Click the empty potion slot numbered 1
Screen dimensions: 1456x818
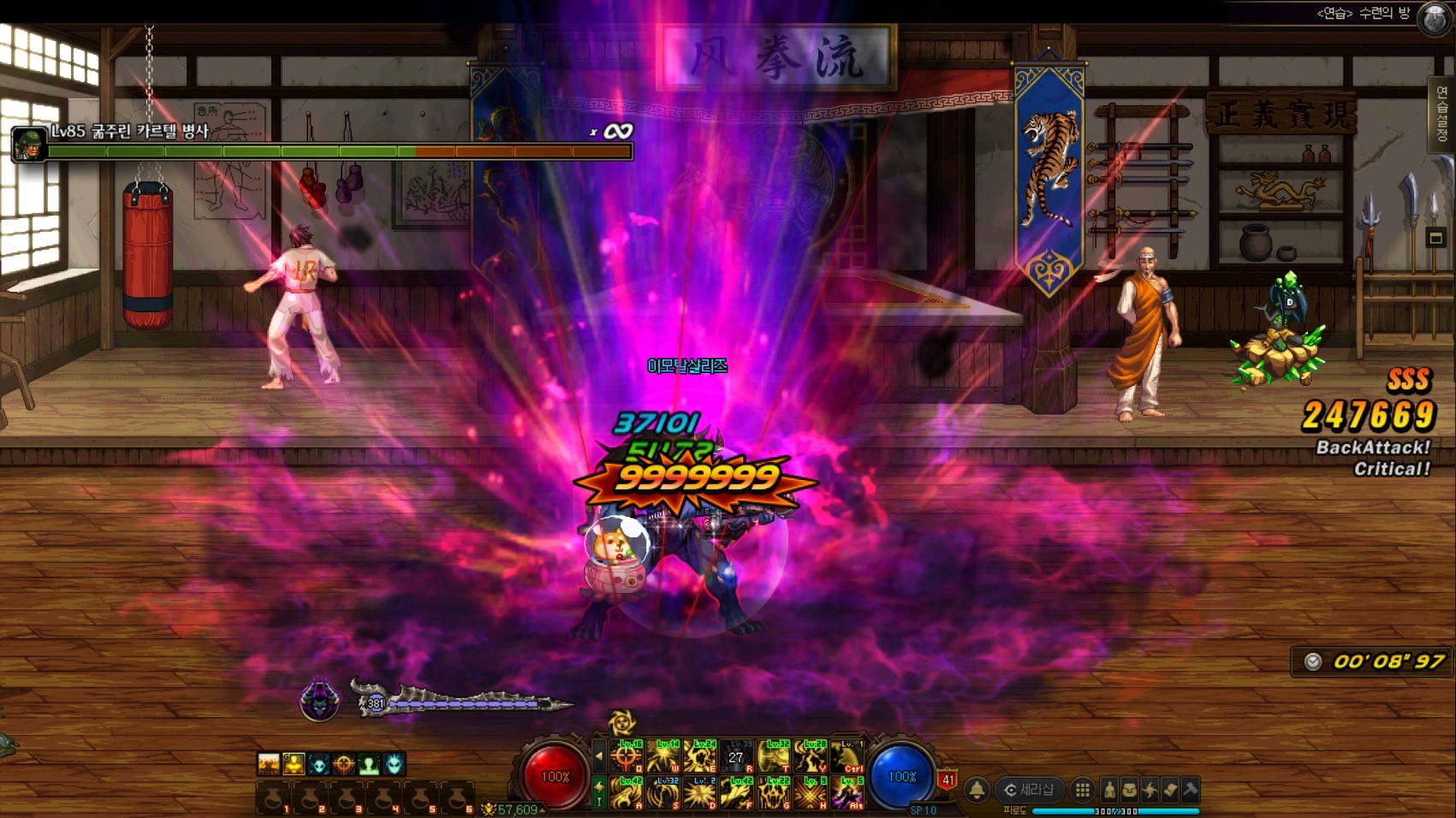(272, 797)
